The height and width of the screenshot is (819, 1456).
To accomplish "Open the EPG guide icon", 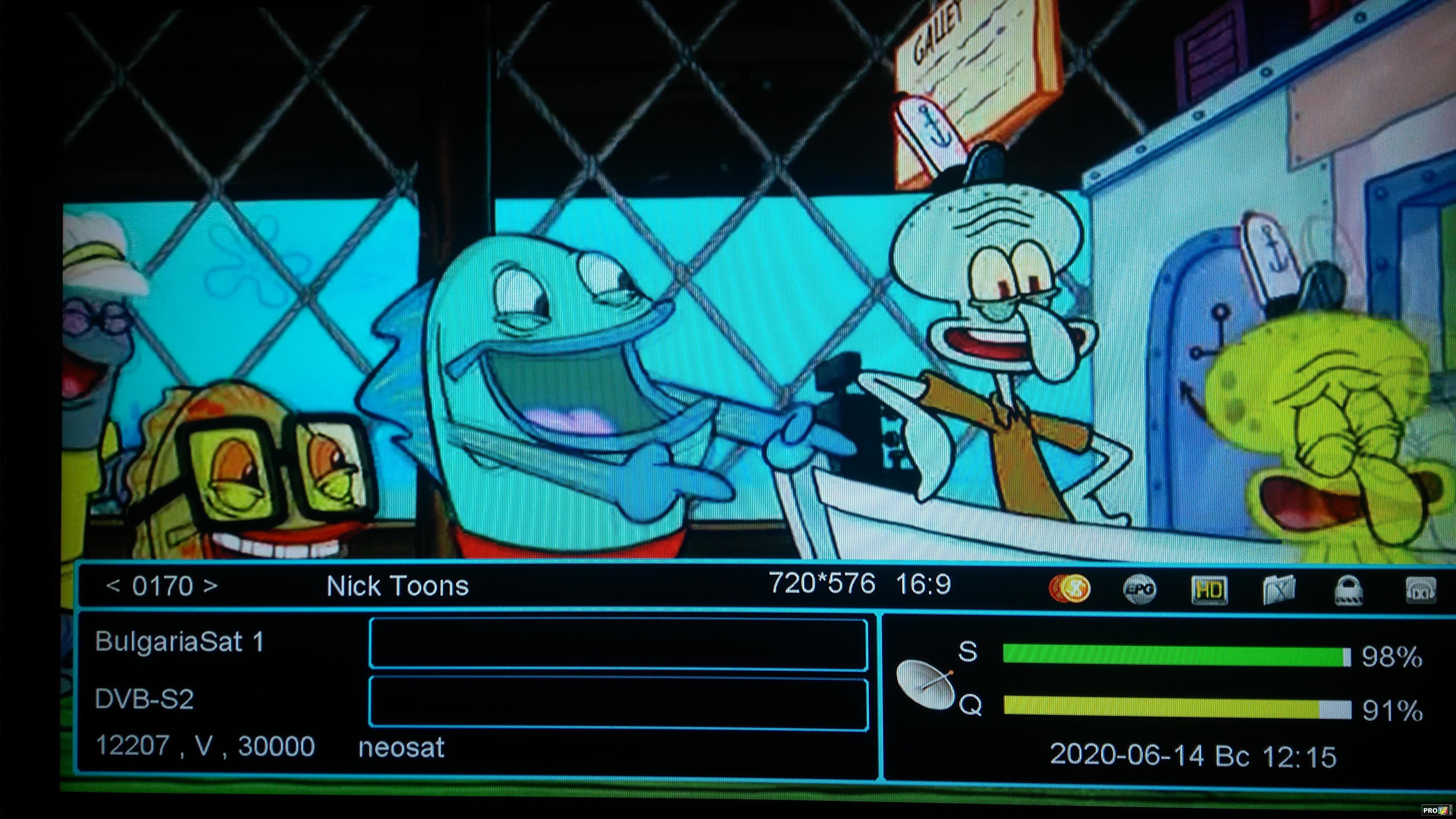I will coord(1139,589).
